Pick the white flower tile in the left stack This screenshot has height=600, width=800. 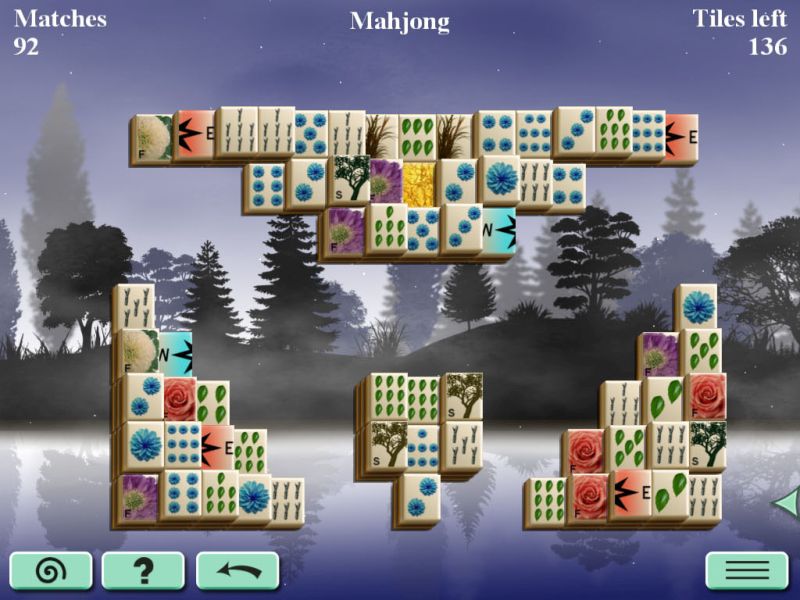click(140, 352)
